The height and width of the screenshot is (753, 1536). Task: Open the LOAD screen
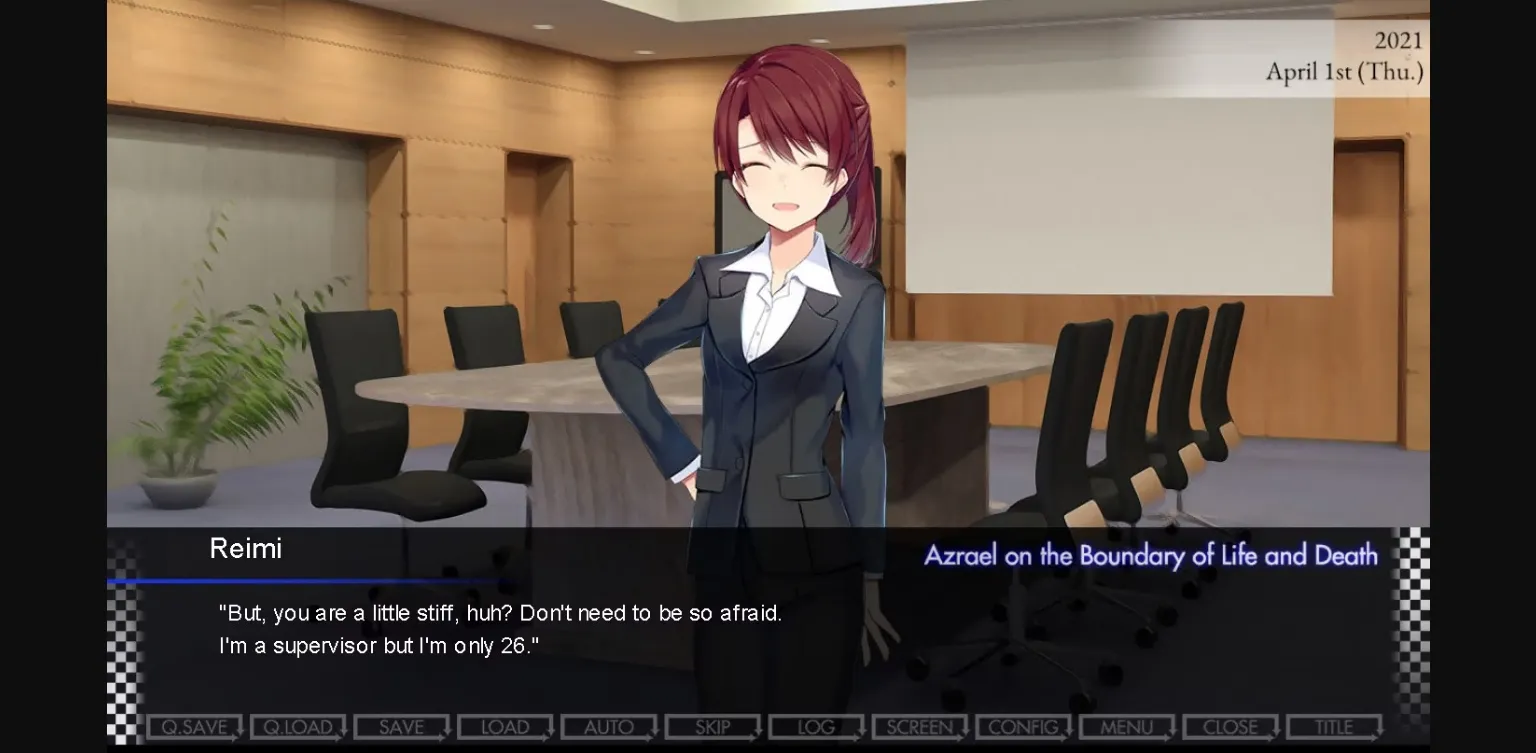505,727
